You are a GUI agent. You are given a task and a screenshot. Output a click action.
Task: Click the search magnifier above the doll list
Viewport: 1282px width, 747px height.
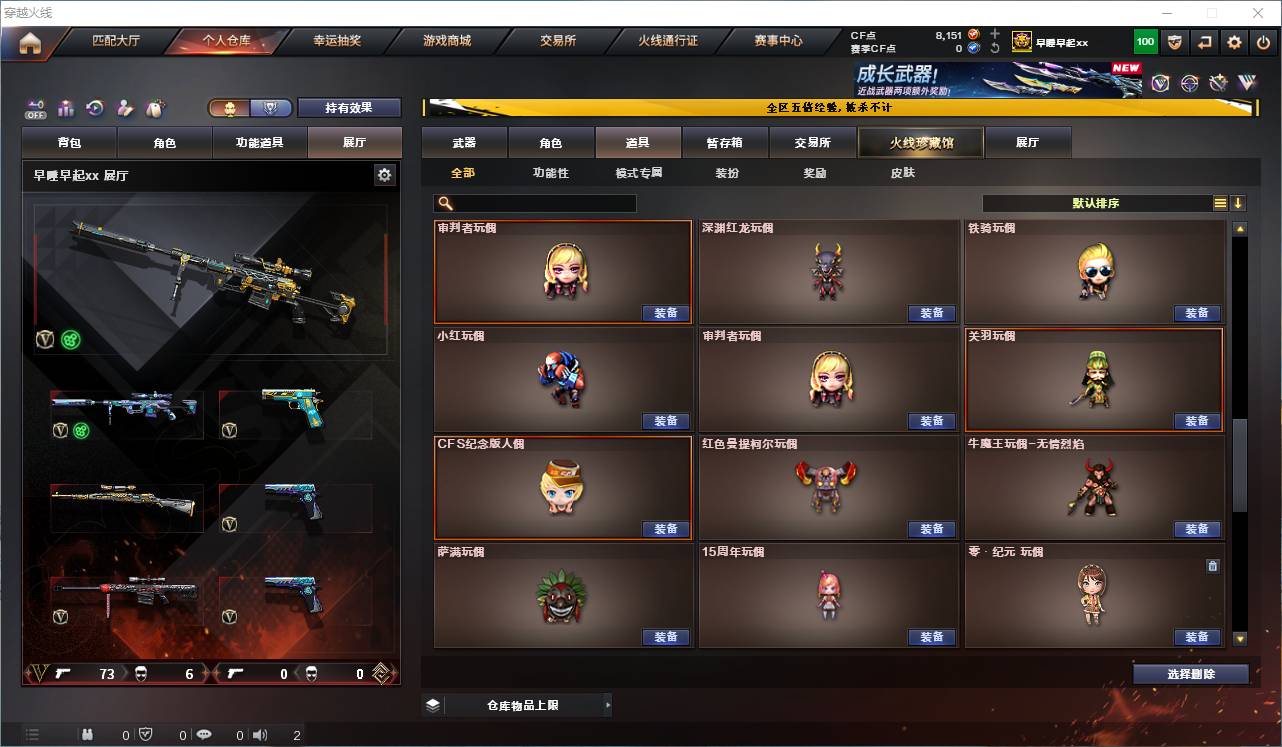pos(444,202)
